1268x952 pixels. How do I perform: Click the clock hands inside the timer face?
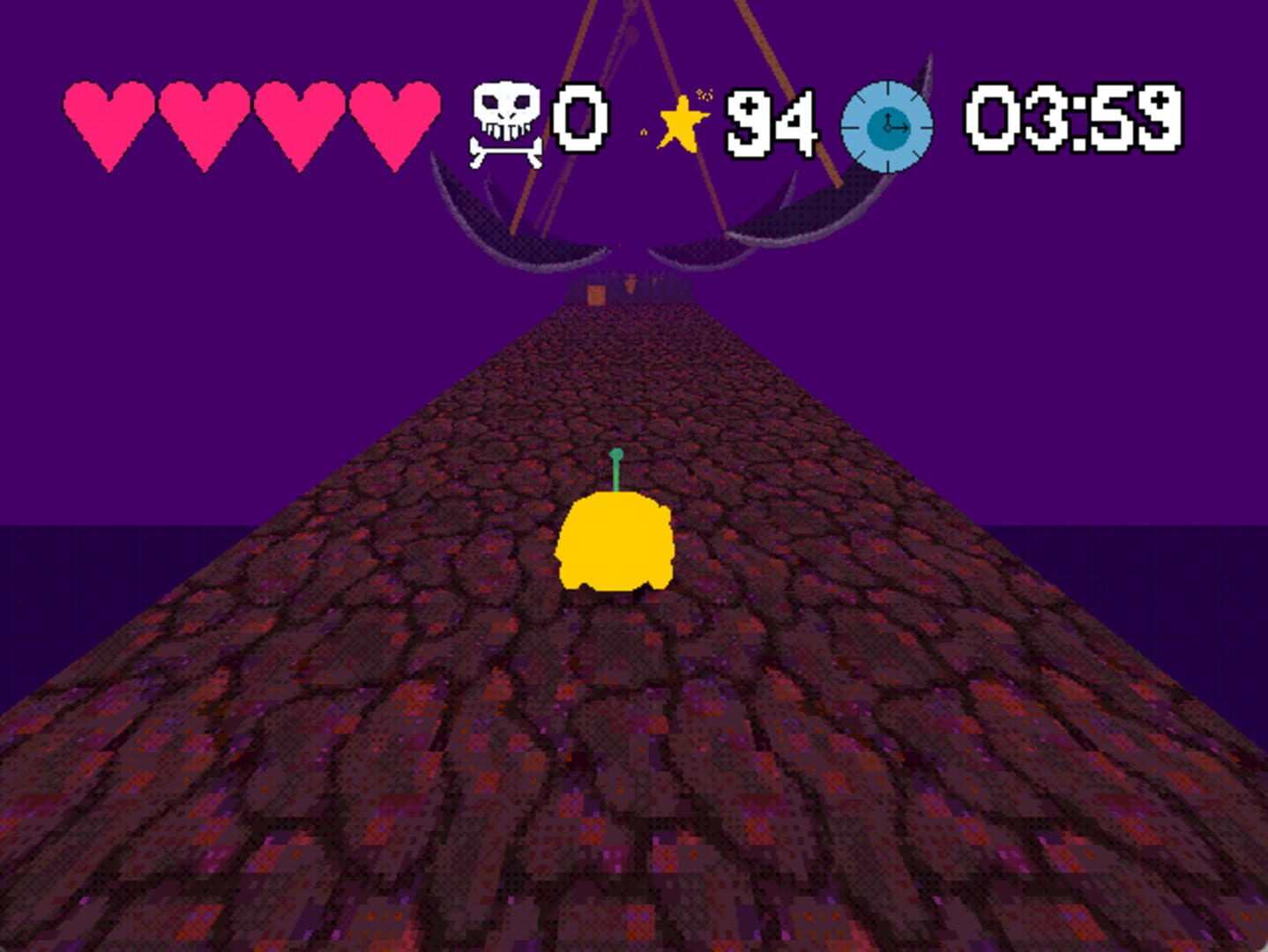click(x=889, y=126)
